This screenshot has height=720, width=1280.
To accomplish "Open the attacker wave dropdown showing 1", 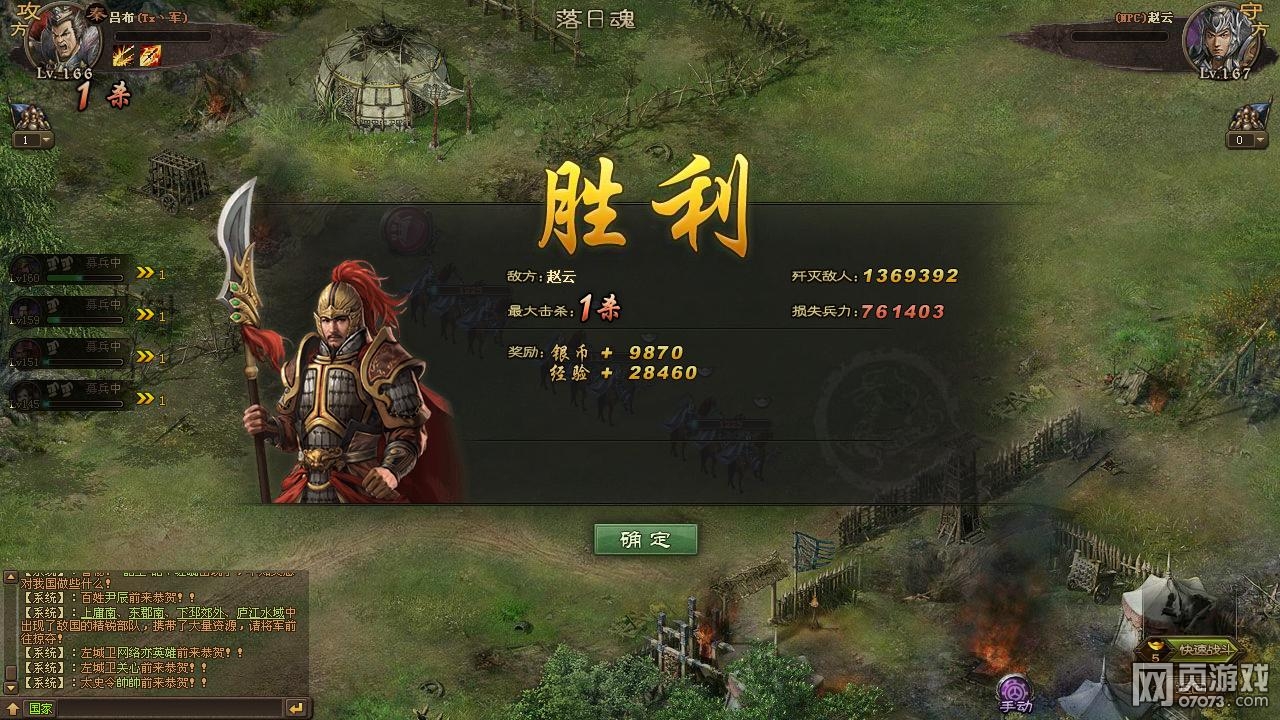I will coord(33,138).
